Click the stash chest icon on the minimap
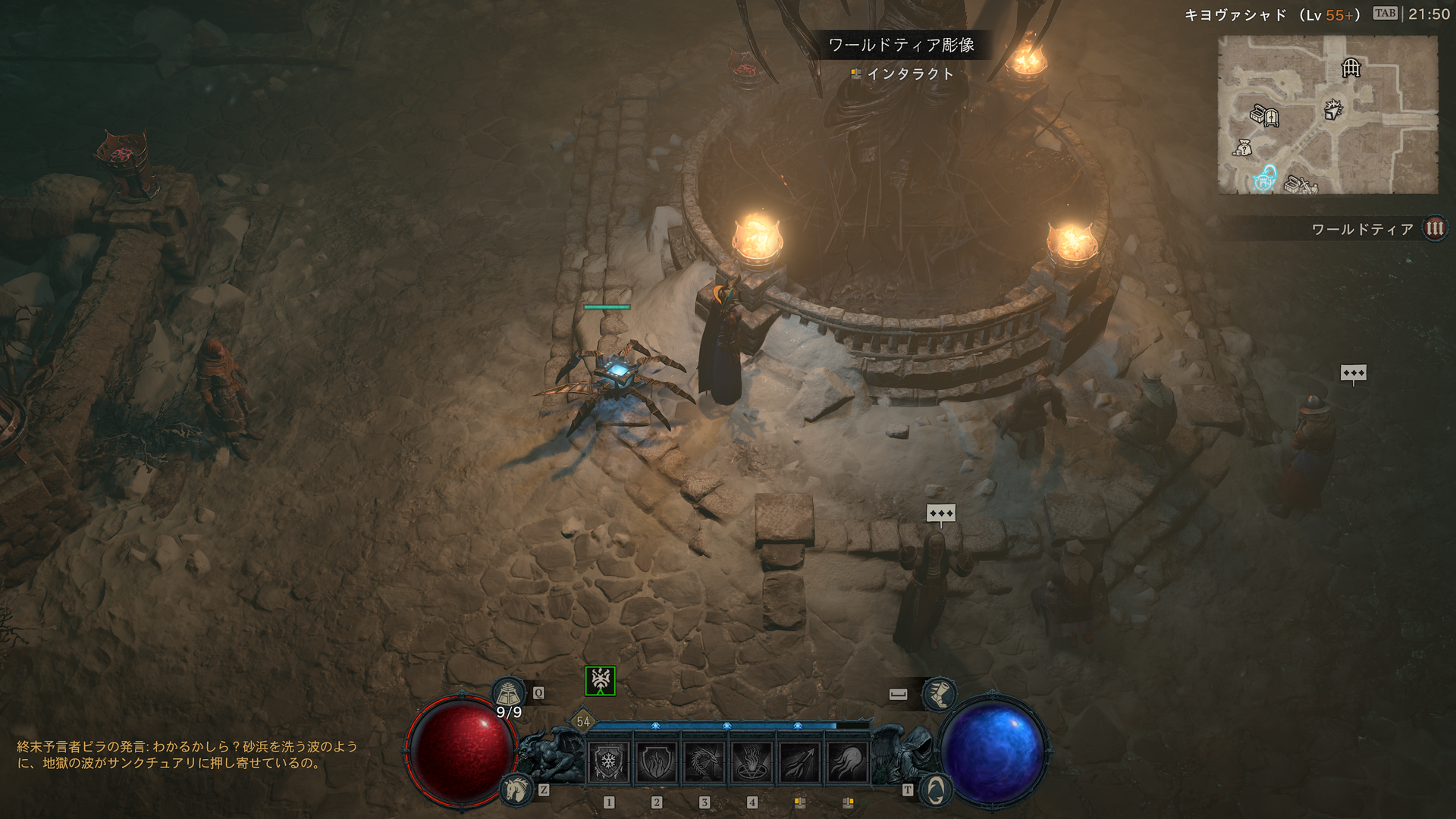The width and height of the screenshot is (1456, 819). pyautogui.click(x=1258, y=114)
